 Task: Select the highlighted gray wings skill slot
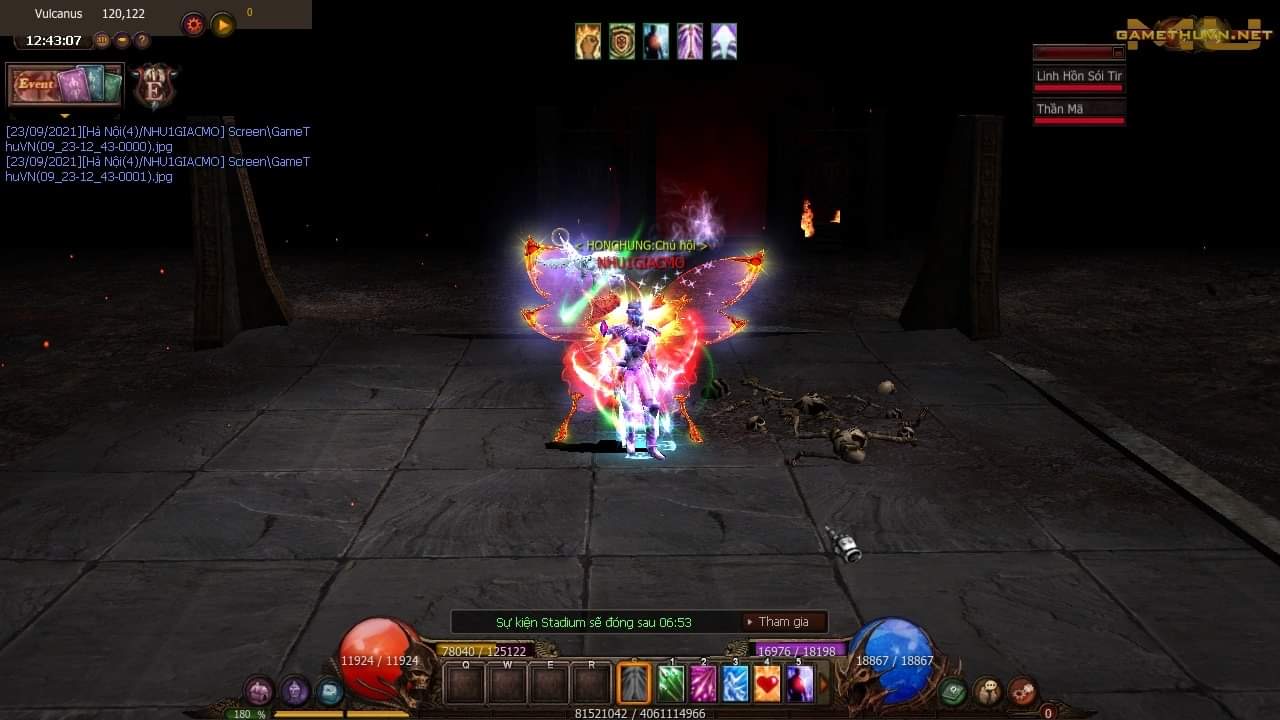634,684
